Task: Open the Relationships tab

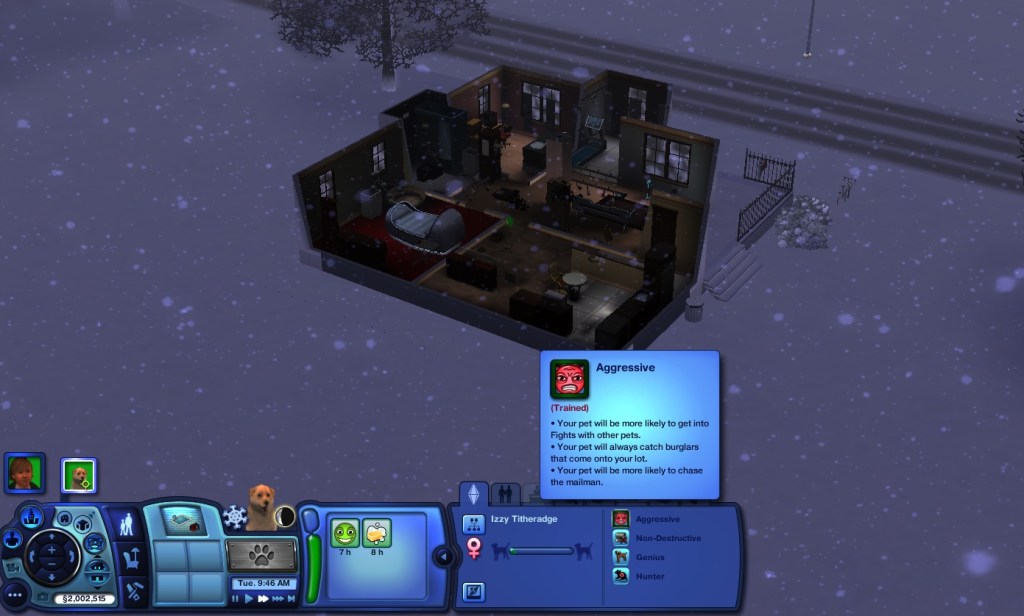Action: 506,494
